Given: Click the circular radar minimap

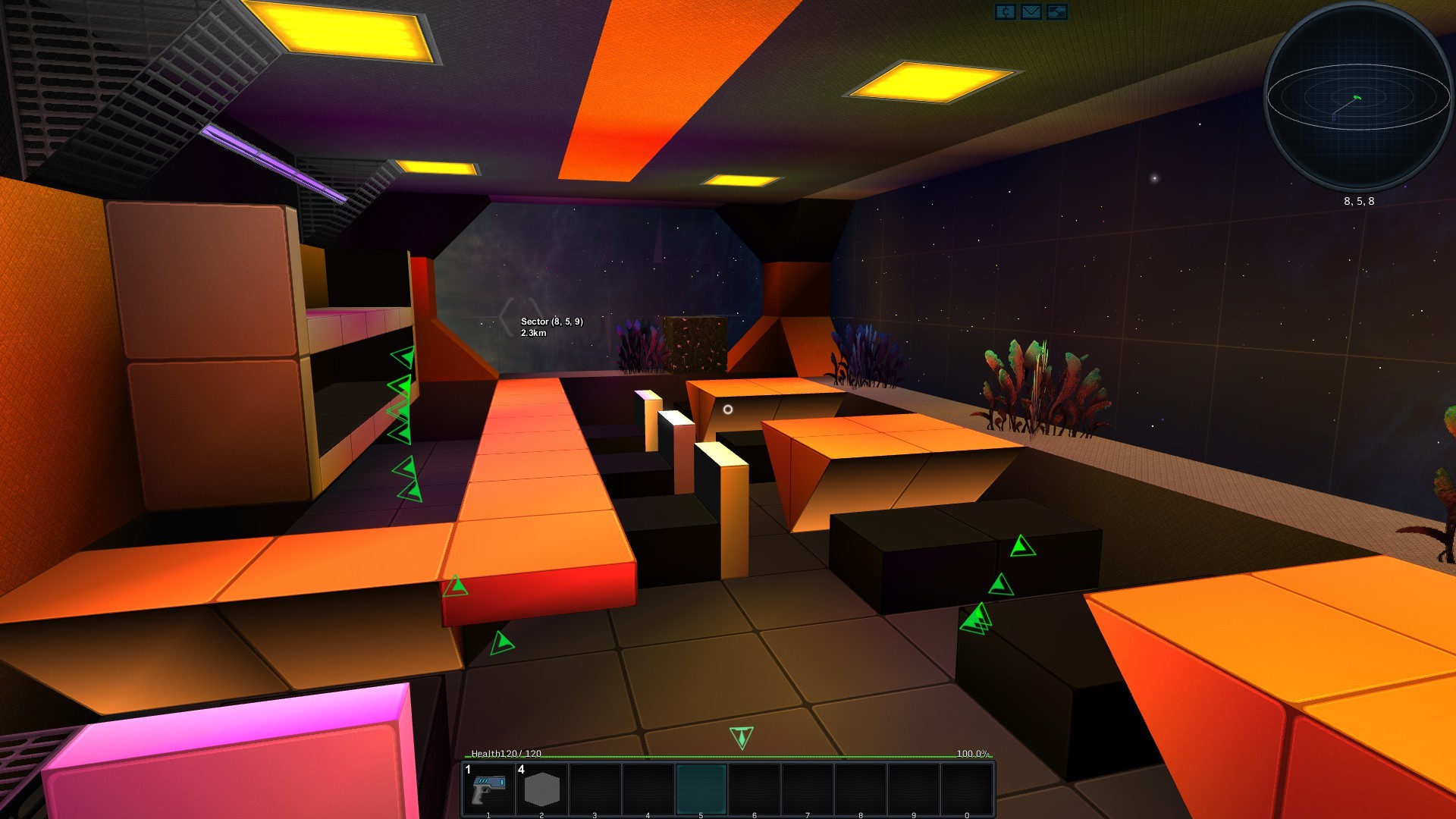Looking at the screenshot, I should [x=1357, y=97].
